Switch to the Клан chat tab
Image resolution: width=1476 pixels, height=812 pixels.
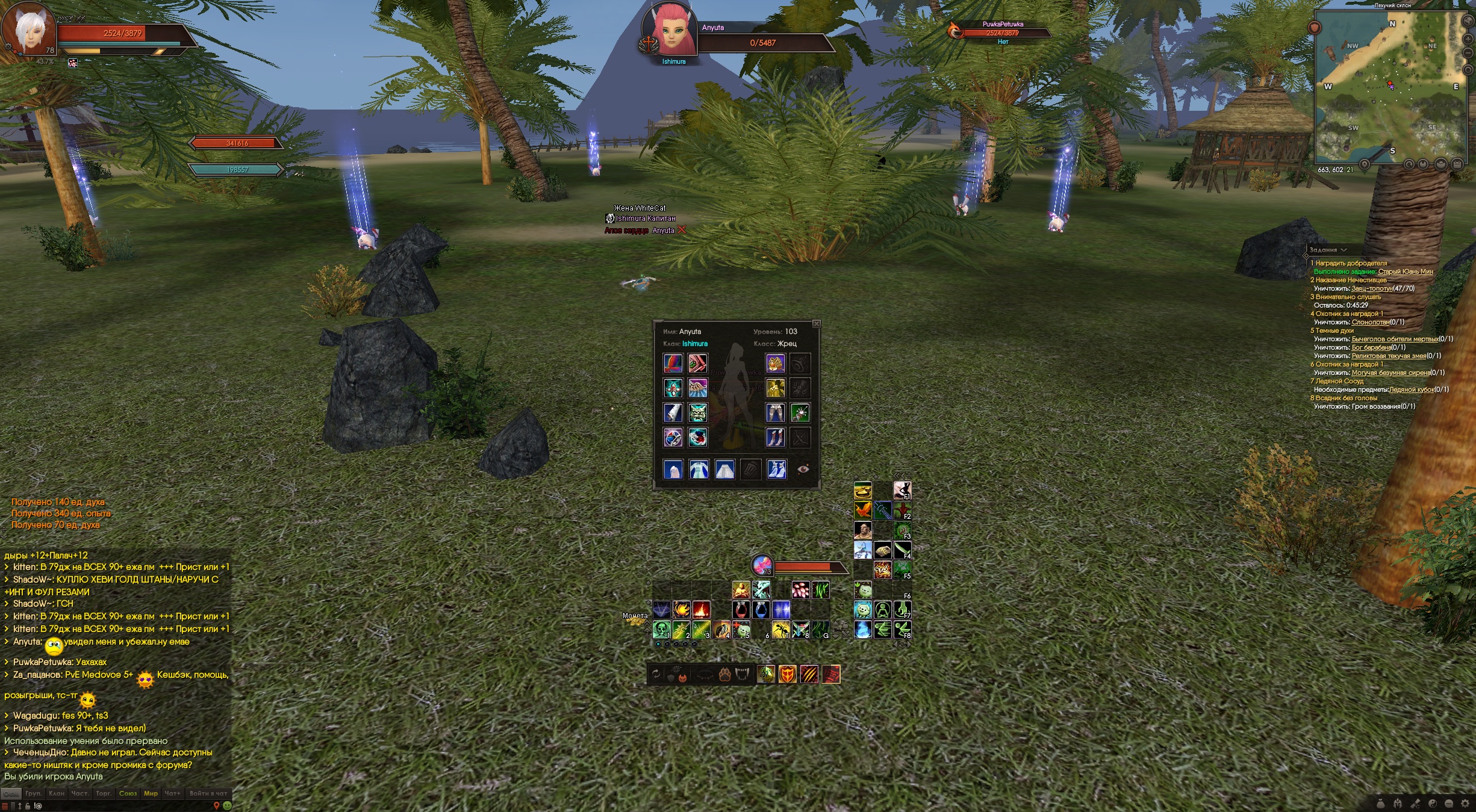[57, 793]
